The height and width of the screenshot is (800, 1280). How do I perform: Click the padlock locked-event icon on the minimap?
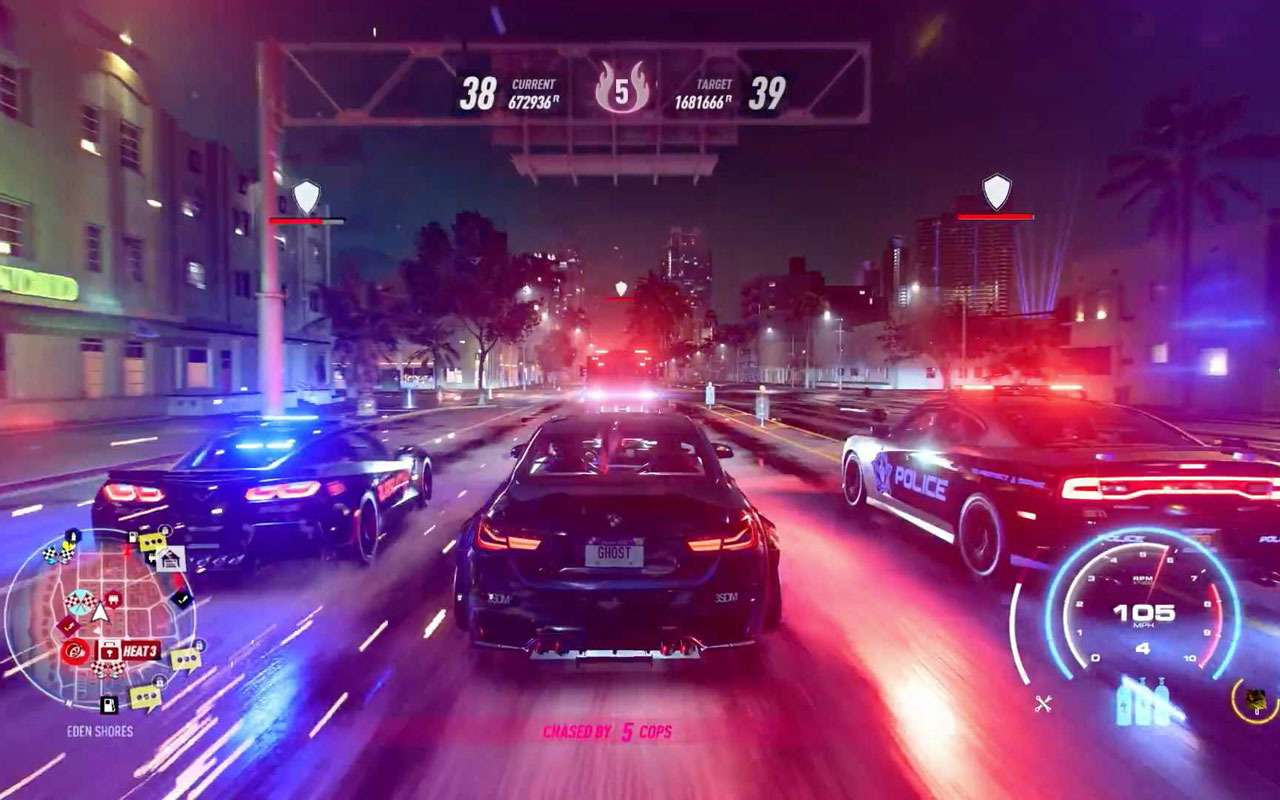pos(198,644)
